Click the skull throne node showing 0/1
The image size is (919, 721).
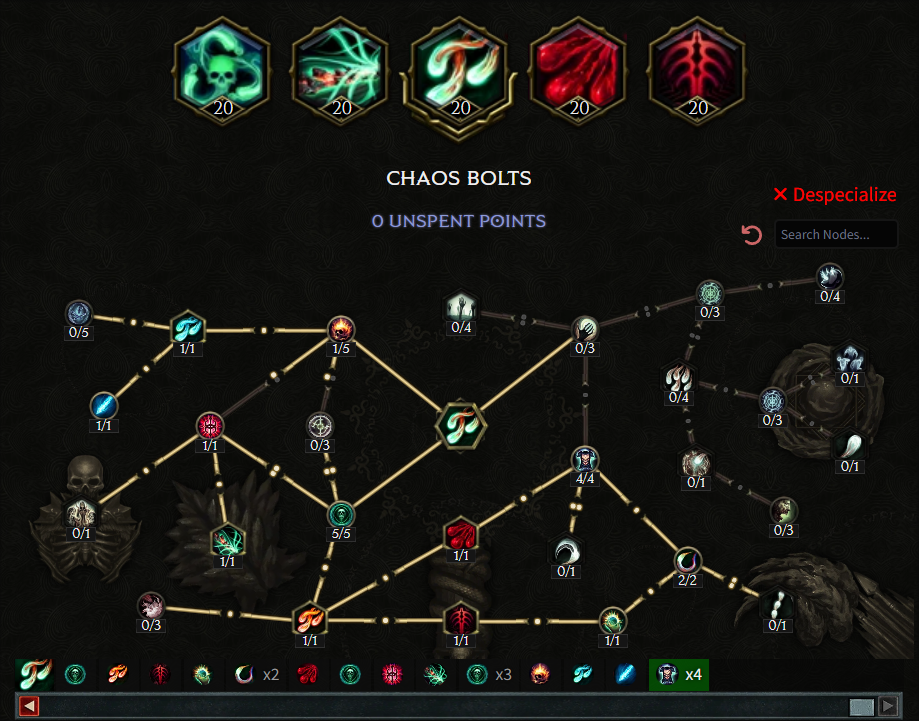pos(81,514)
